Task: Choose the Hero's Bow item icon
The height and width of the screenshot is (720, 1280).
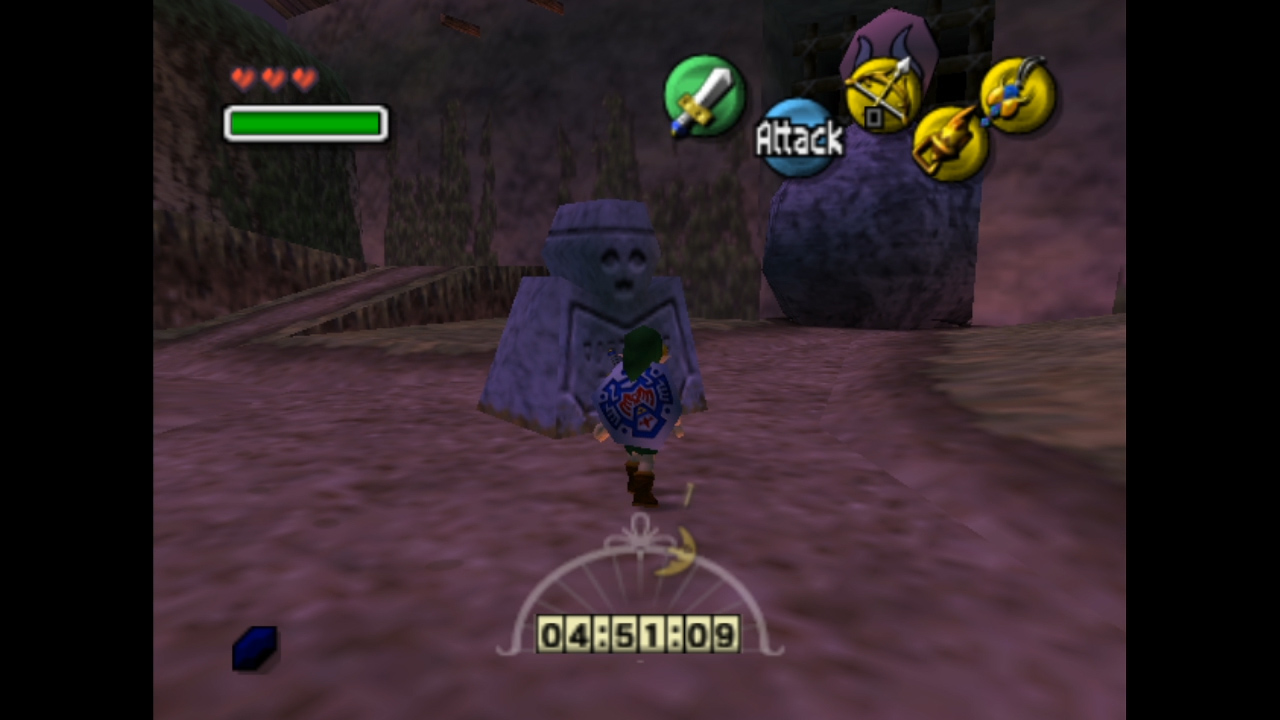Action: [x=883, y=95]
